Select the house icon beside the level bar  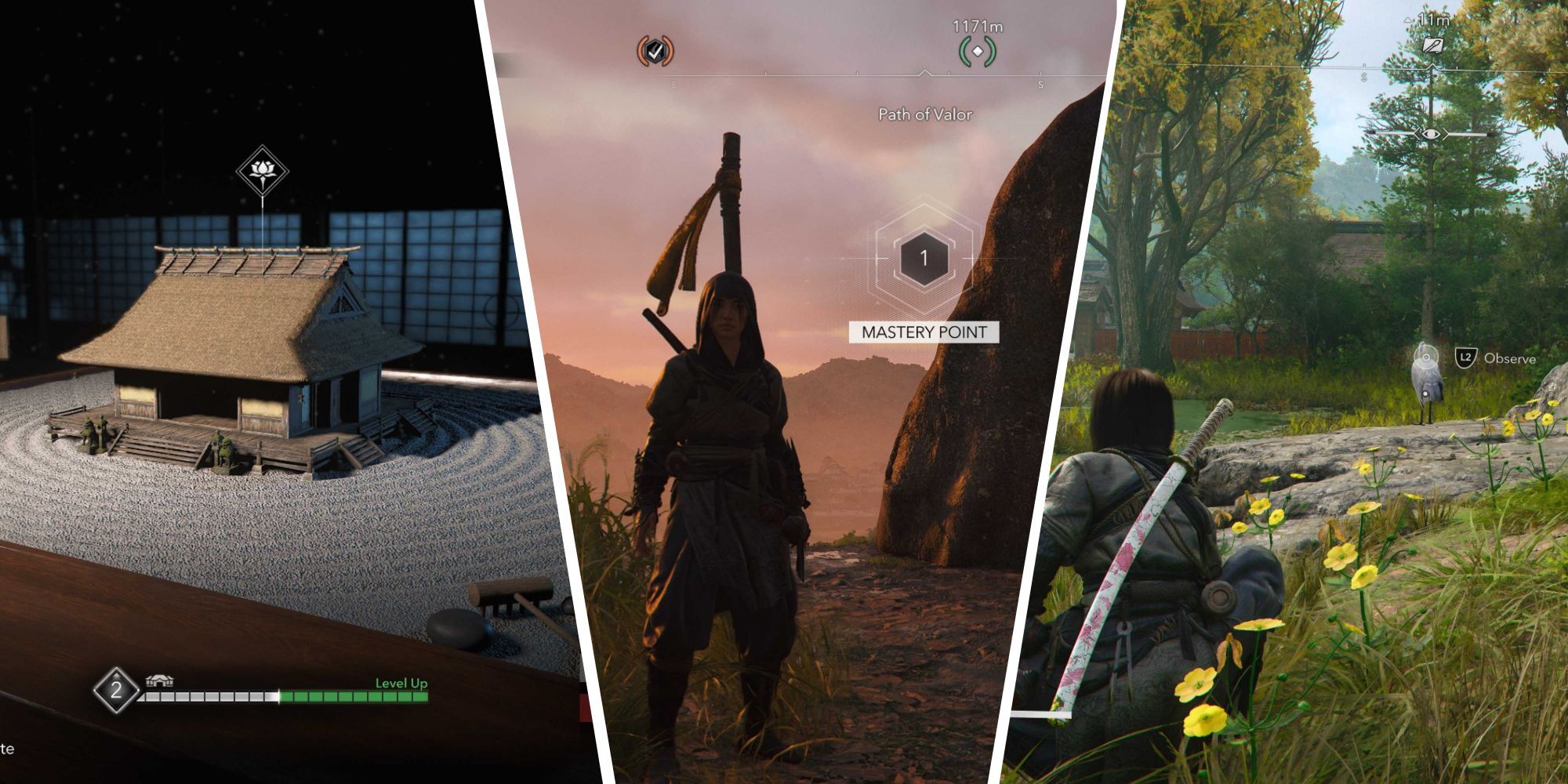tap(158, 681)
